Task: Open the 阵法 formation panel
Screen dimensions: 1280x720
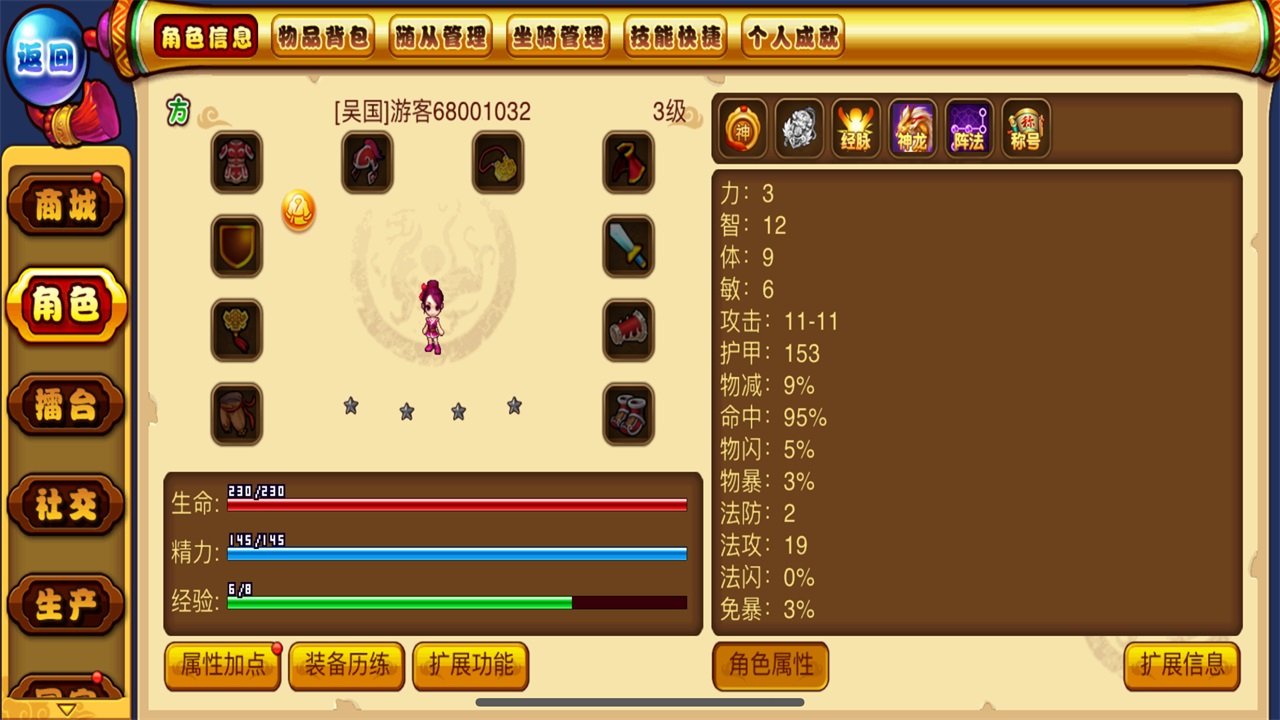Action: click(967, 129)
